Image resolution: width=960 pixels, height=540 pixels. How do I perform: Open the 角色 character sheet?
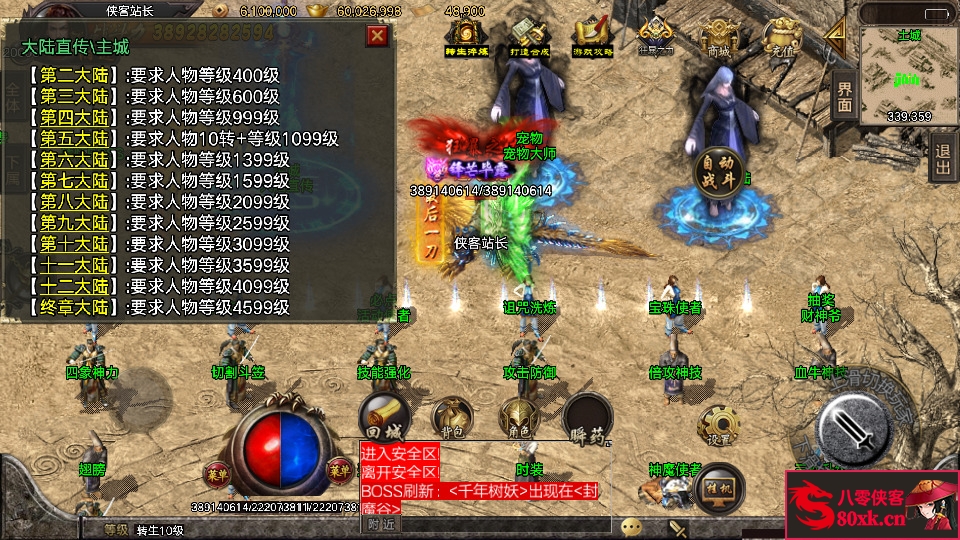tap(519, 417)
